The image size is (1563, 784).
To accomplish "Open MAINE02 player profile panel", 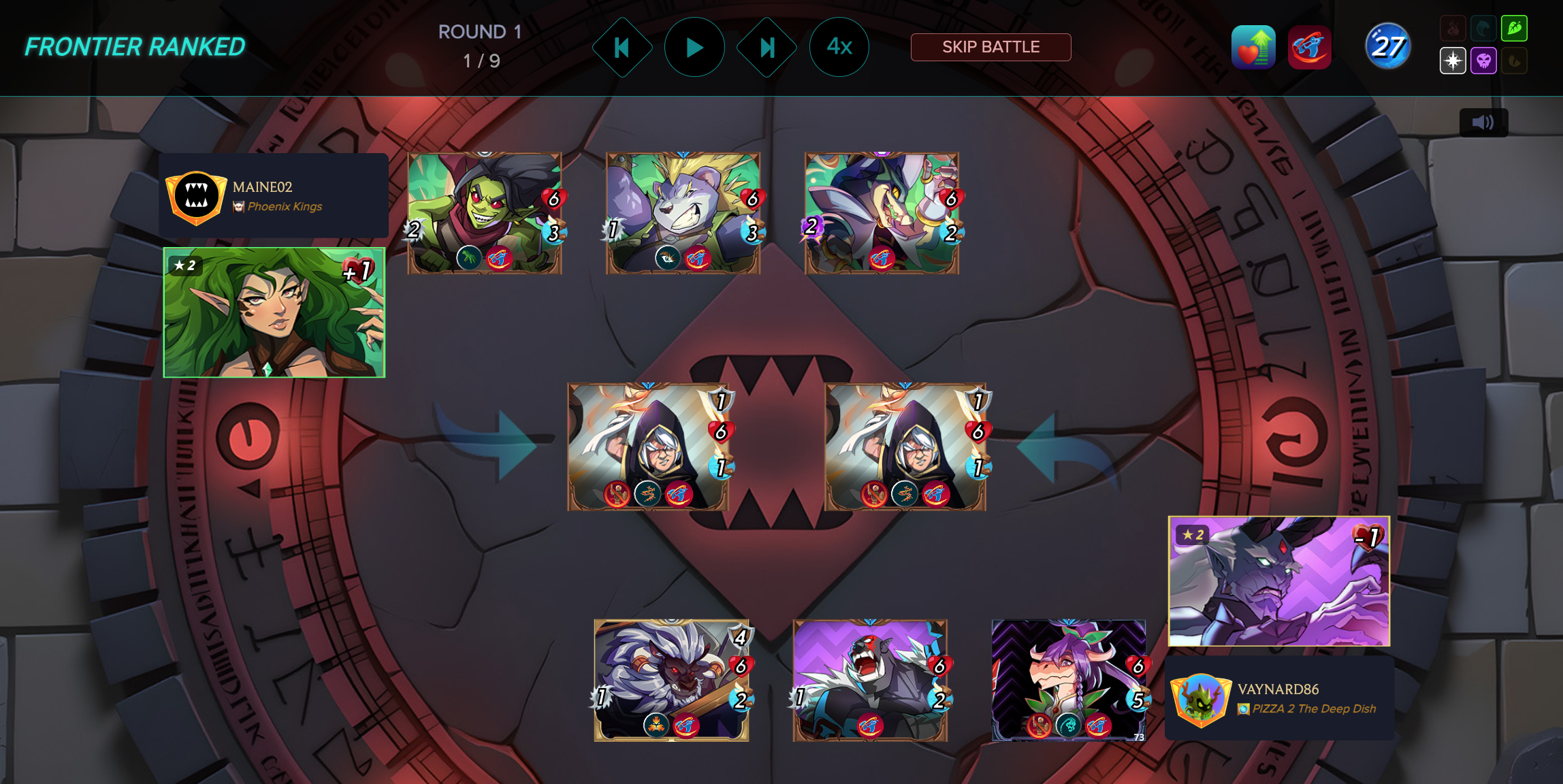I will tap(274, 196).
